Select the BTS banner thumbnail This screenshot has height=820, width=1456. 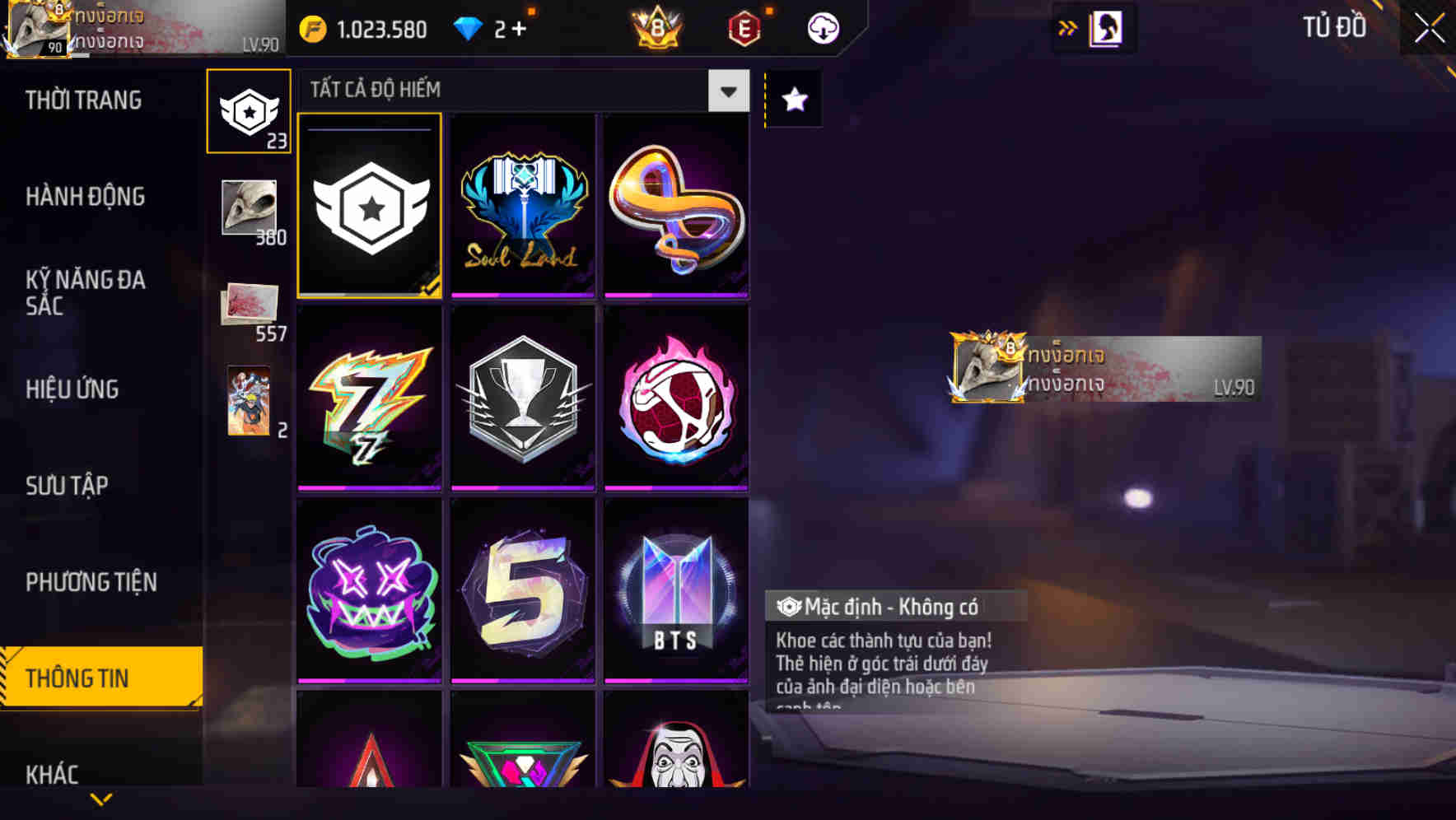tap(676, 589)
